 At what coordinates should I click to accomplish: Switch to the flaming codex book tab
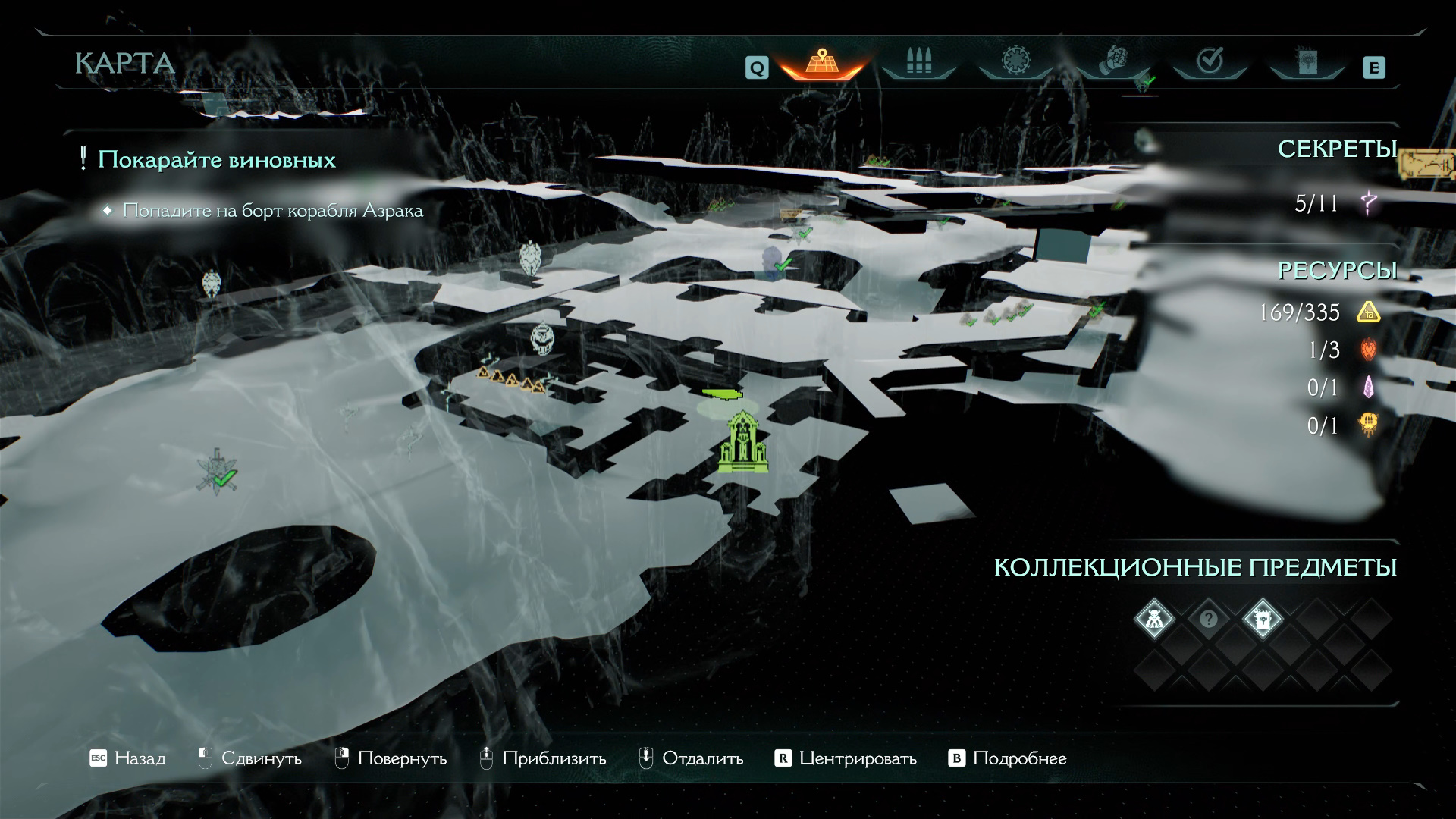click(x=1307, y=62)
